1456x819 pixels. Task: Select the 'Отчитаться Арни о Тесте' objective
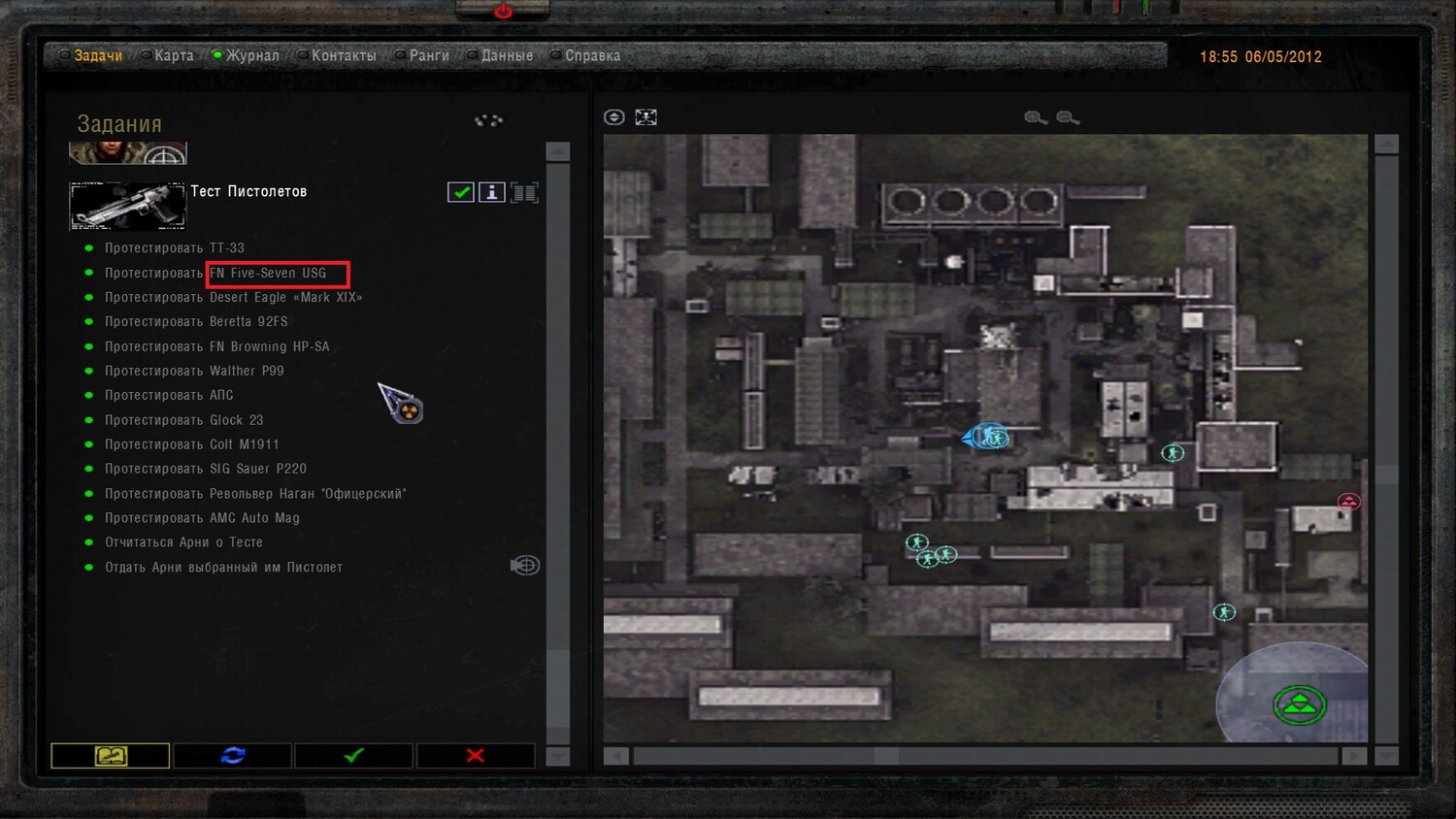(183, 542)
